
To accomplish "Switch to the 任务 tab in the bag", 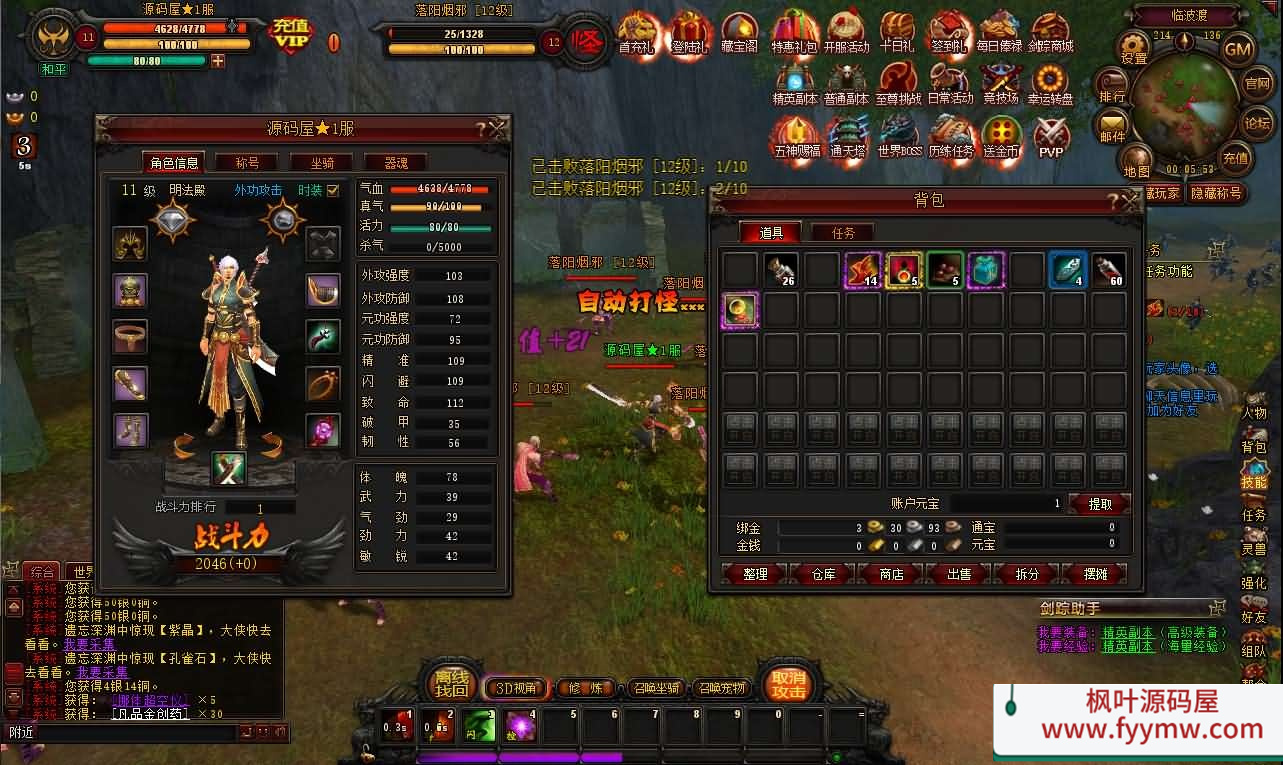I will (844, 233).
